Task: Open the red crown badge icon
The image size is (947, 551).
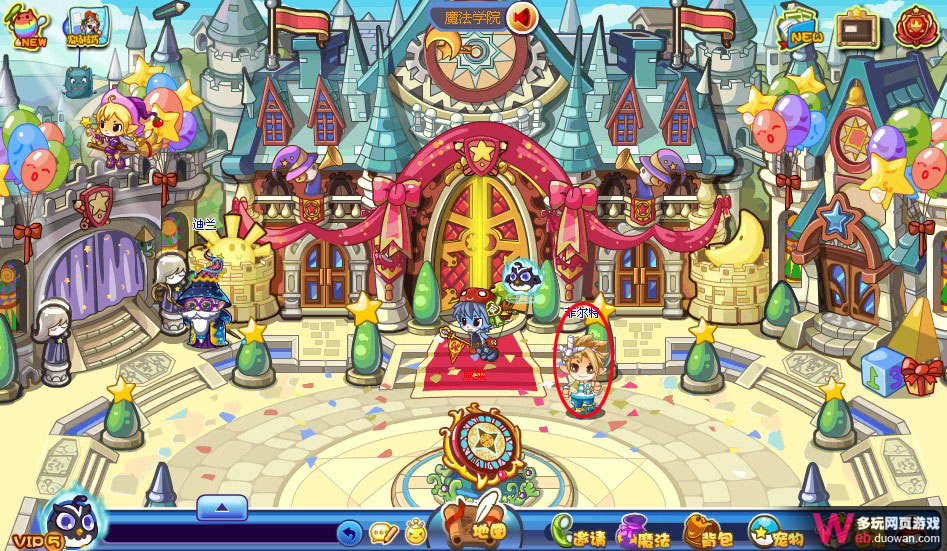Action: 914,27
